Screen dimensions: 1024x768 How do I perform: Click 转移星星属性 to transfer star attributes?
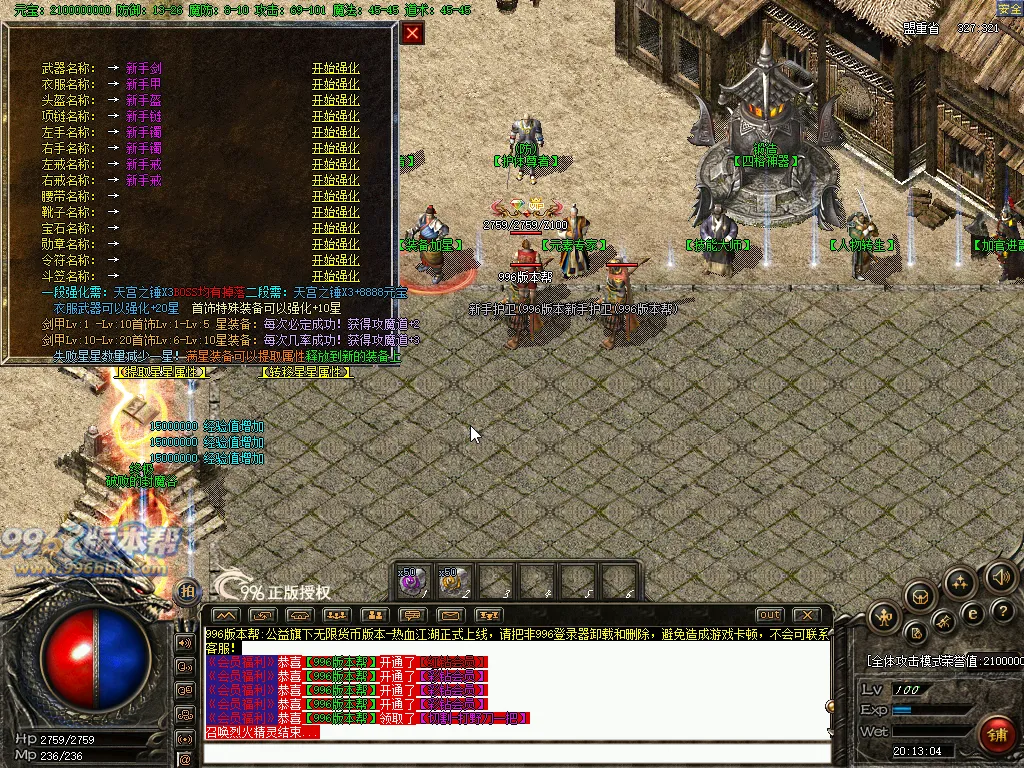click(306, 372)
